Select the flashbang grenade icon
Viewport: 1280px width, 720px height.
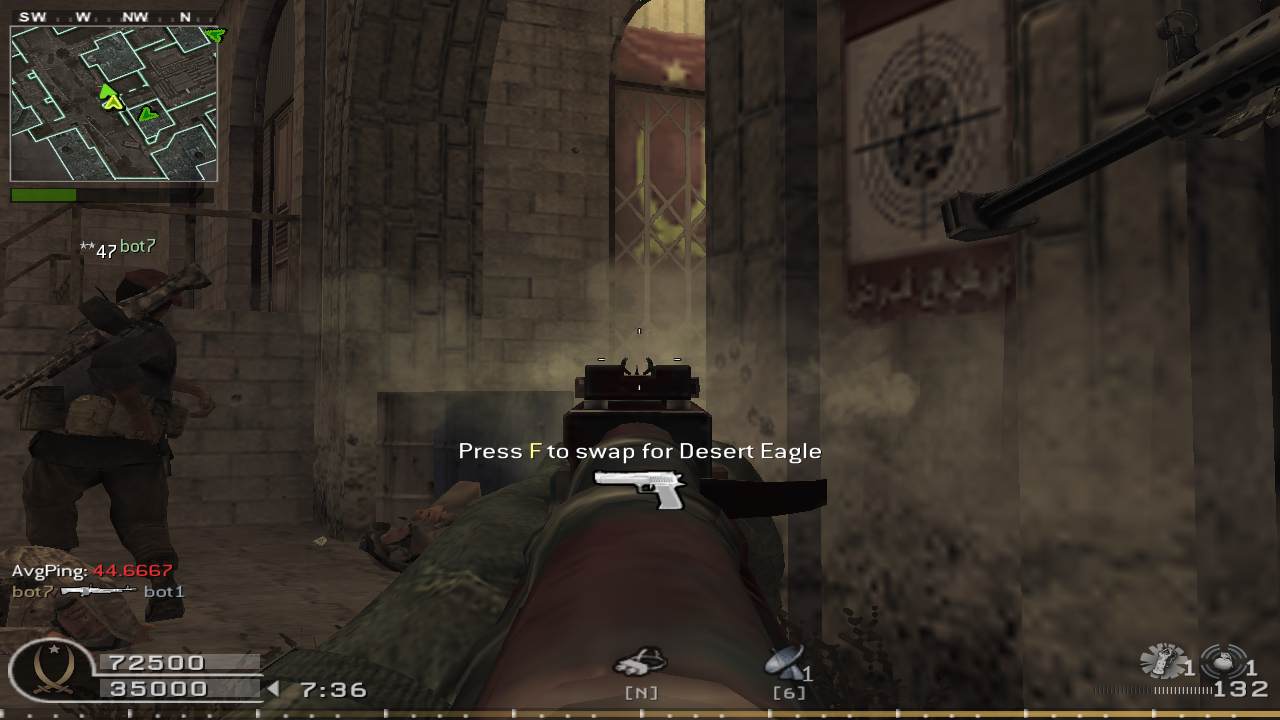(1163, 661)
